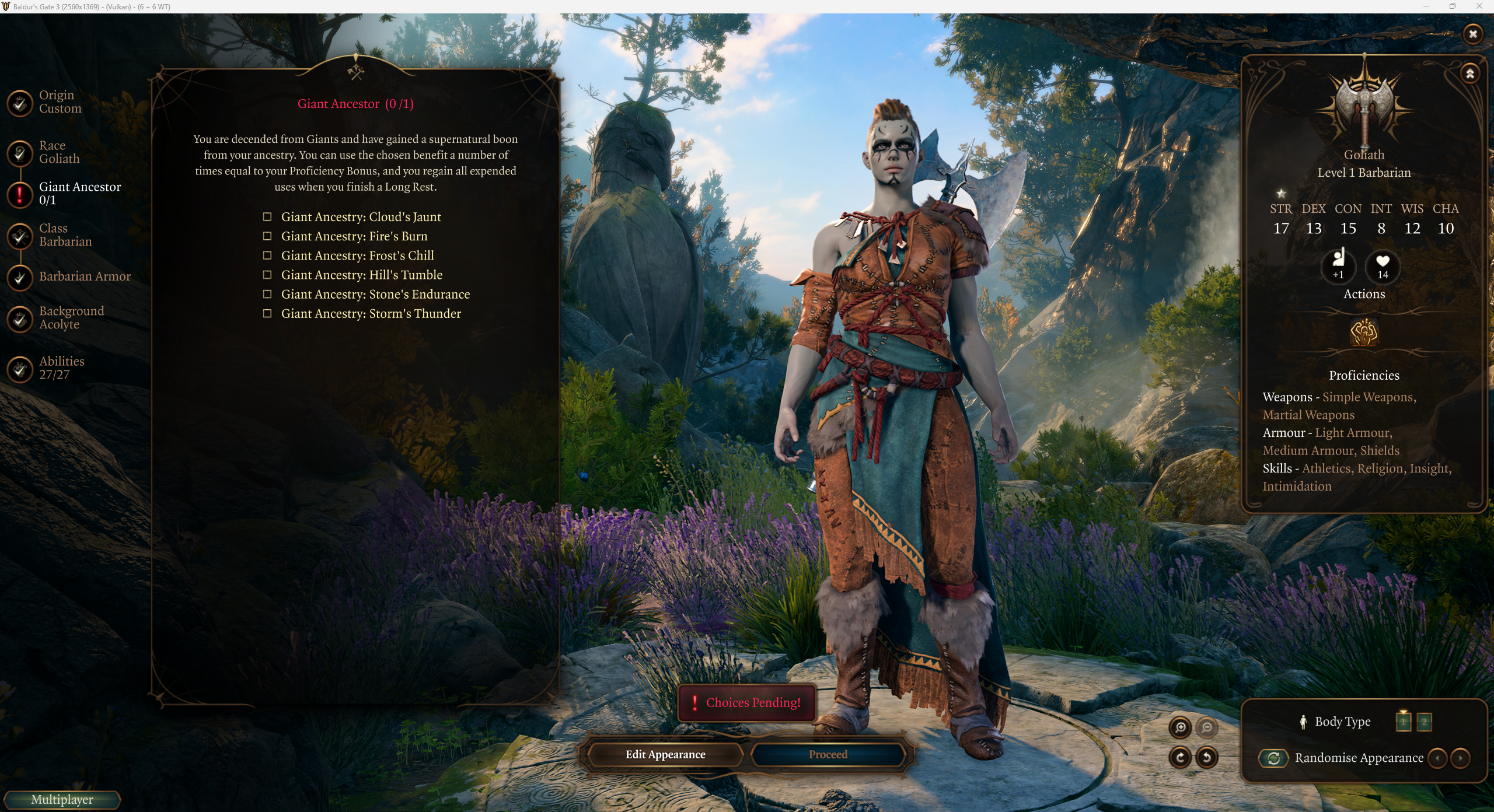Tick the Frost's Chill ancestry option
Image resolution: width=1494 pixels, height=812 pixels.
point(267,256)
